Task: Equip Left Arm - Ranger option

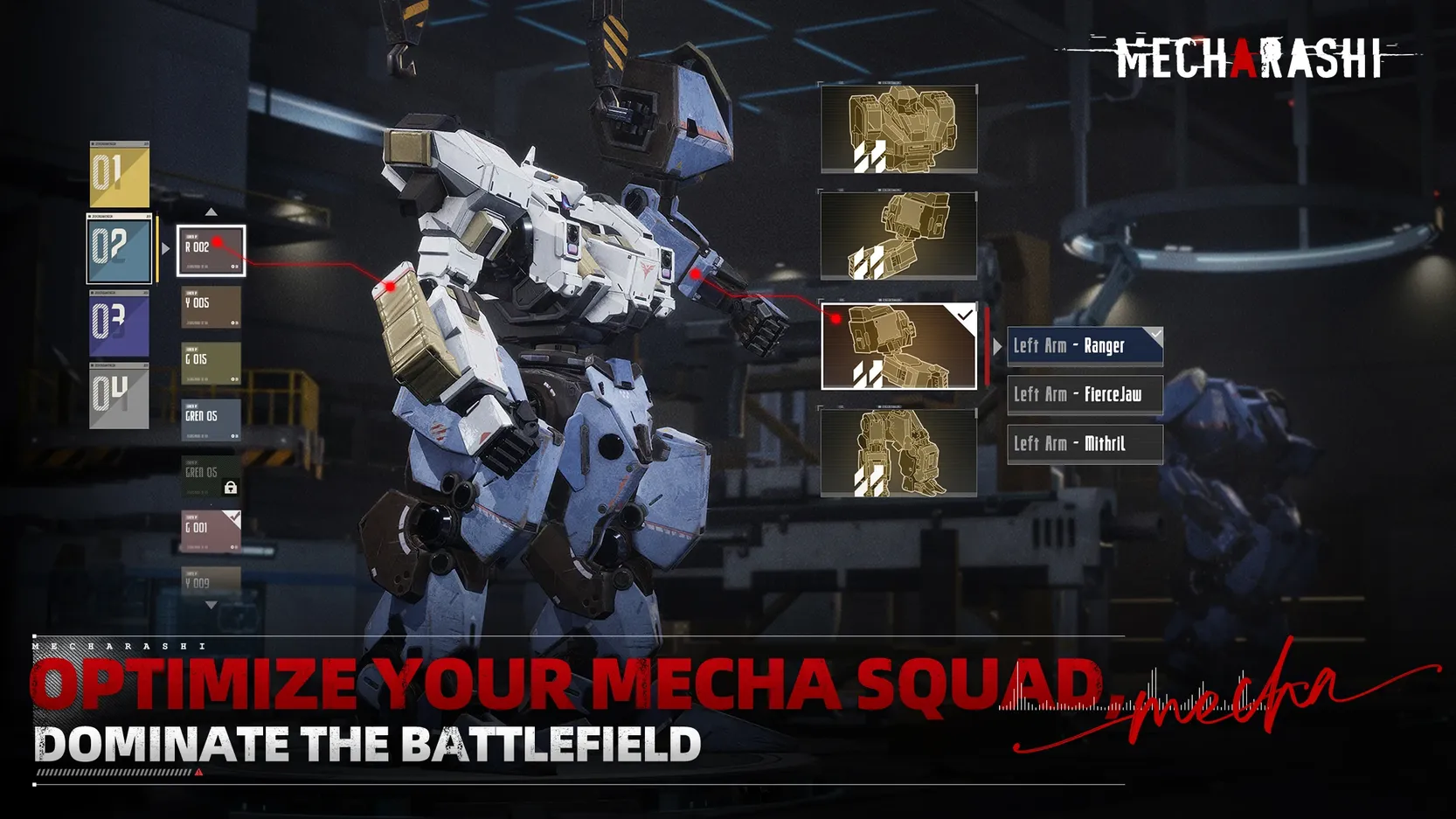Action: tap(1085, 346)
